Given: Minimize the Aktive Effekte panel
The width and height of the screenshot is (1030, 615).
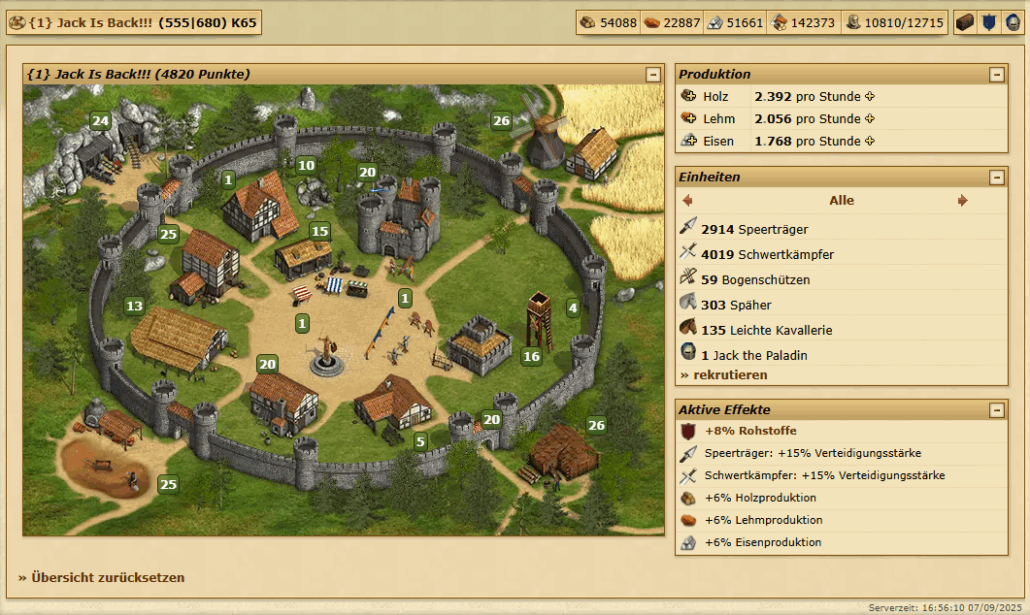Looking at the screenshot, I should [x=996, y=410].
